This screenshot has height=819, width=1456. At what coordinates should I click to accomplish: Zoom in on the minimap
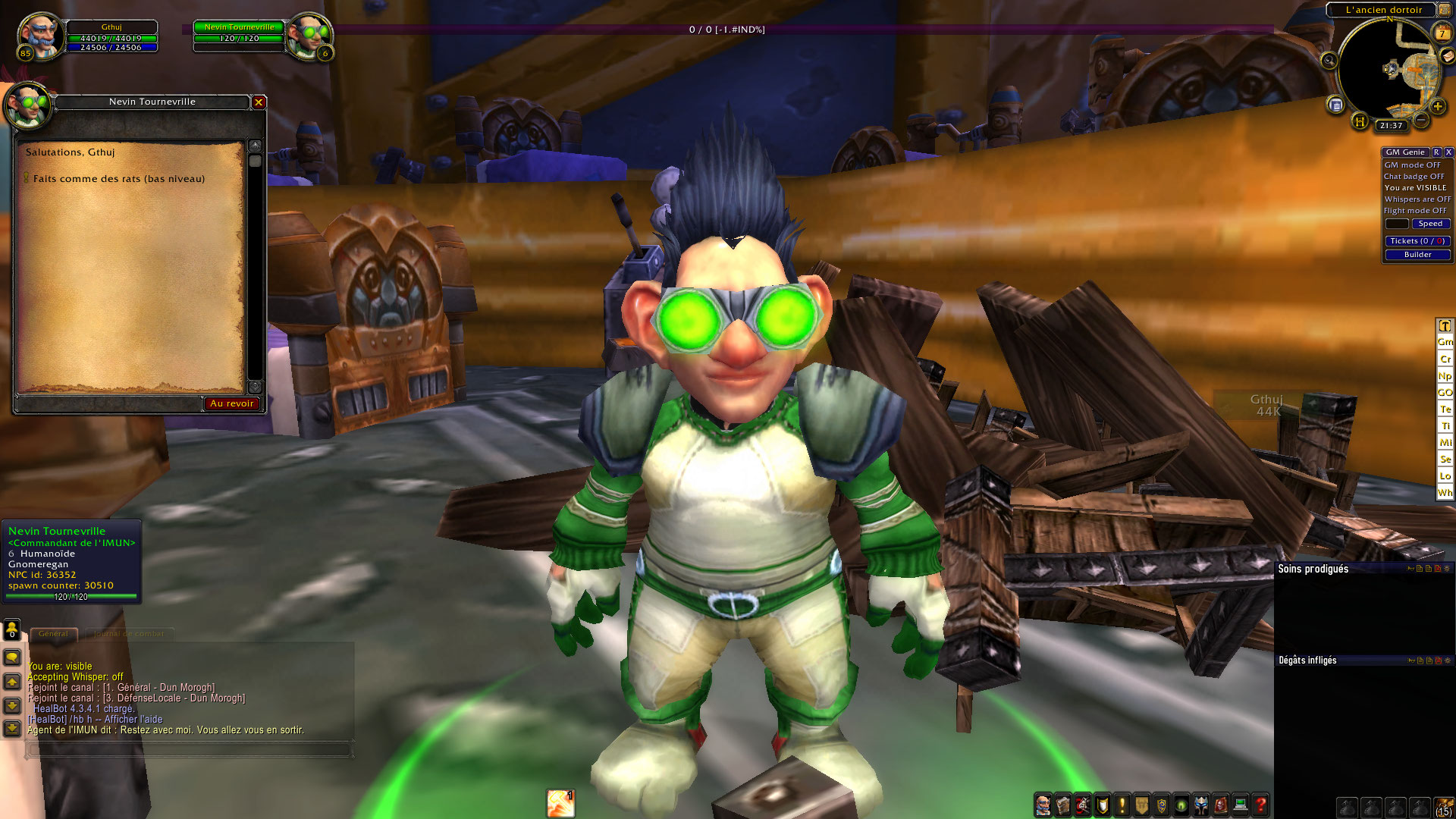(x=1438, y=107)
